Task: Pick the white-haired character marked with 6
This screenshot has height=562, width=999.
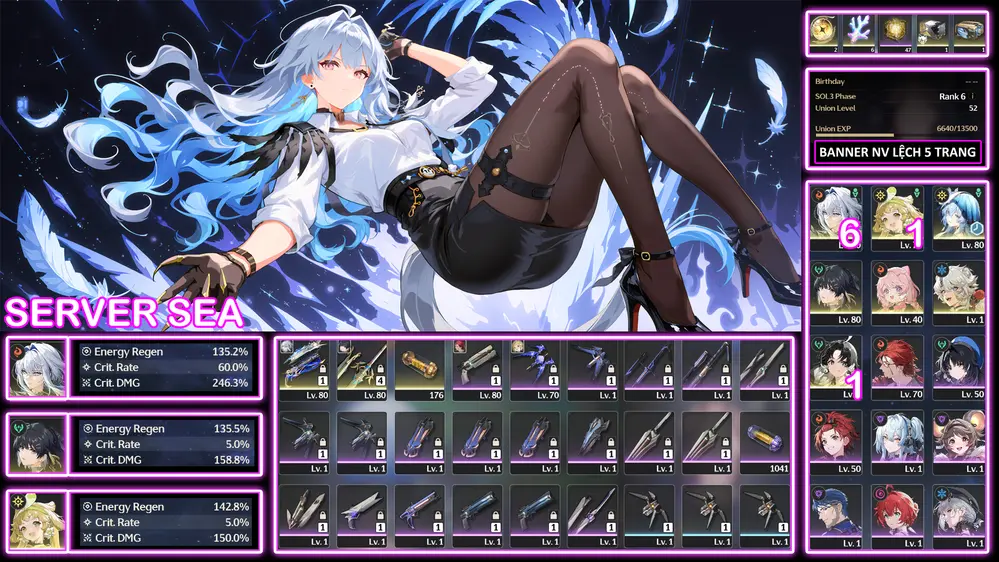Action: point(838,213)
